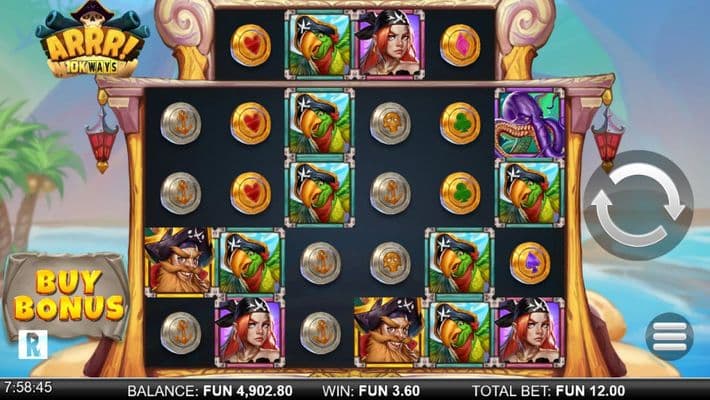Open the hamburger menu
The width and height of the screenshot is (710, 400).
coord(668,336)
